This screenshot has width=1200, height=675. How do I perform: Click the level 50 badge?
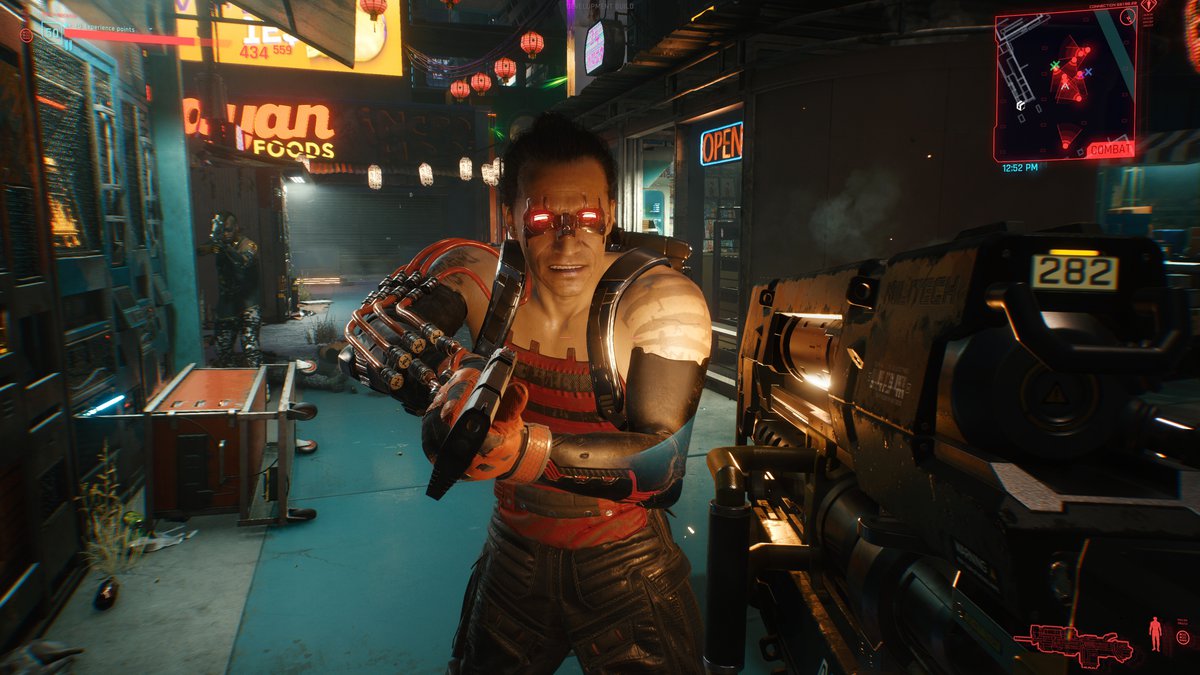tap(52, 32)
